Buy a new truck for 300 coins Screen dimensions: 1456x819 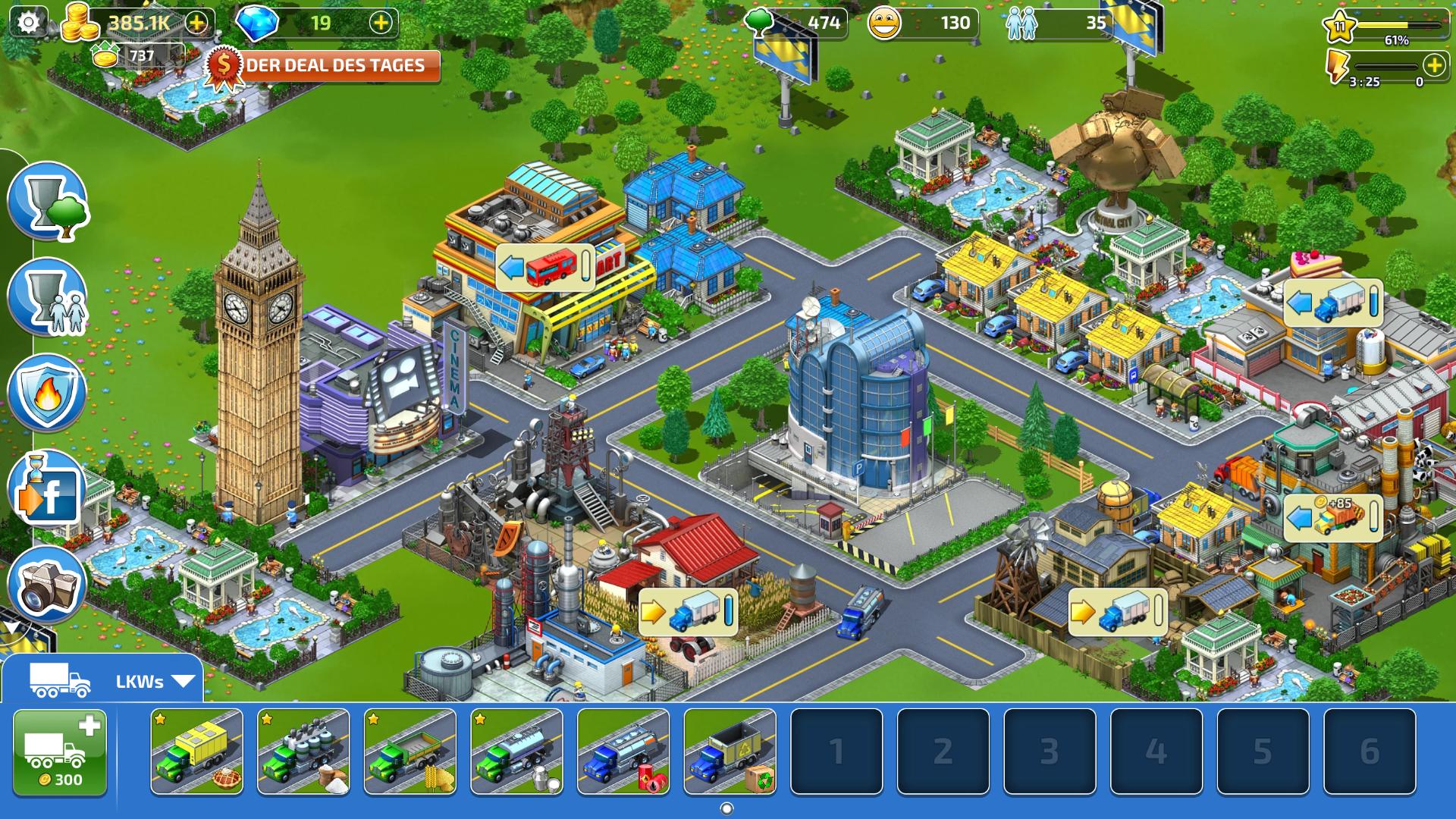(60, 752)
